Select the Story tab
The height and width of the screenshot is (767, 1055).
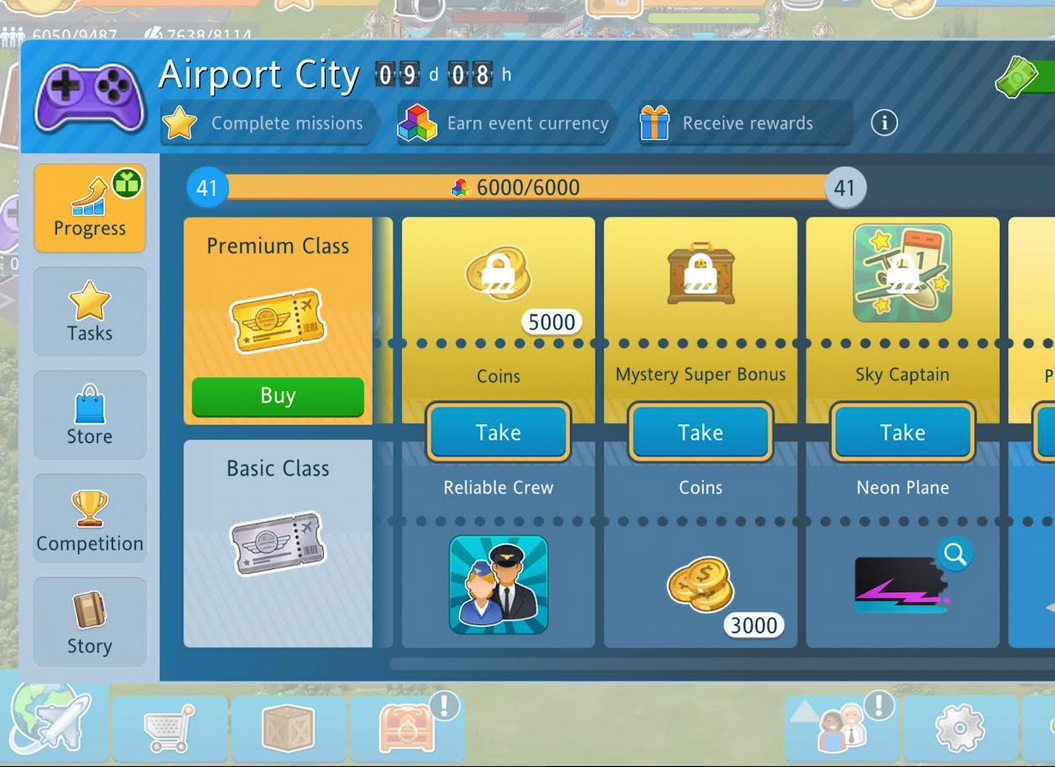click(x=90, y=622)
